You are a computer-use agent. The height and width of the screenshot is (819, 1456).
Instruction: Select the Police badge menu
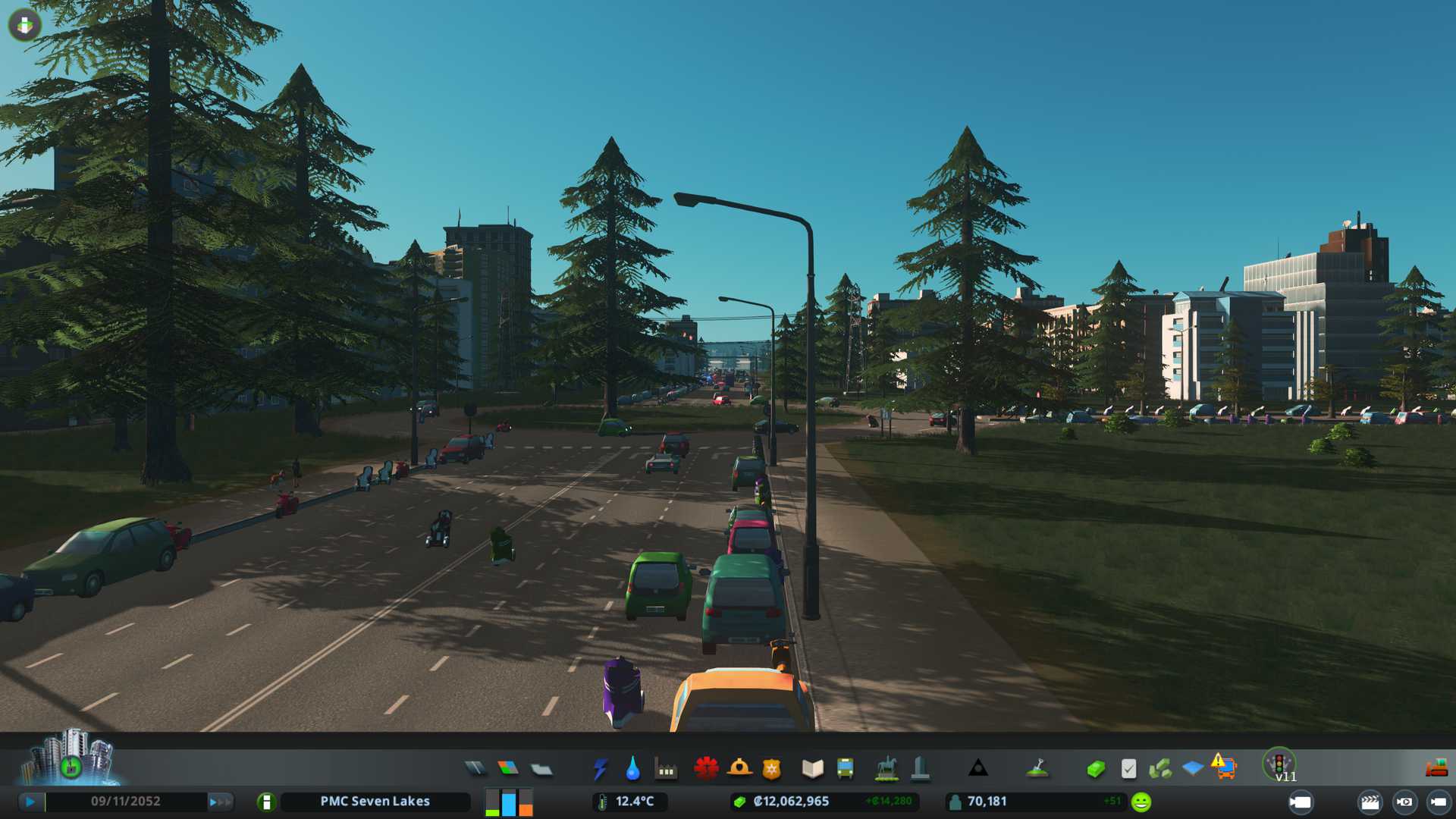click(772, 769)
